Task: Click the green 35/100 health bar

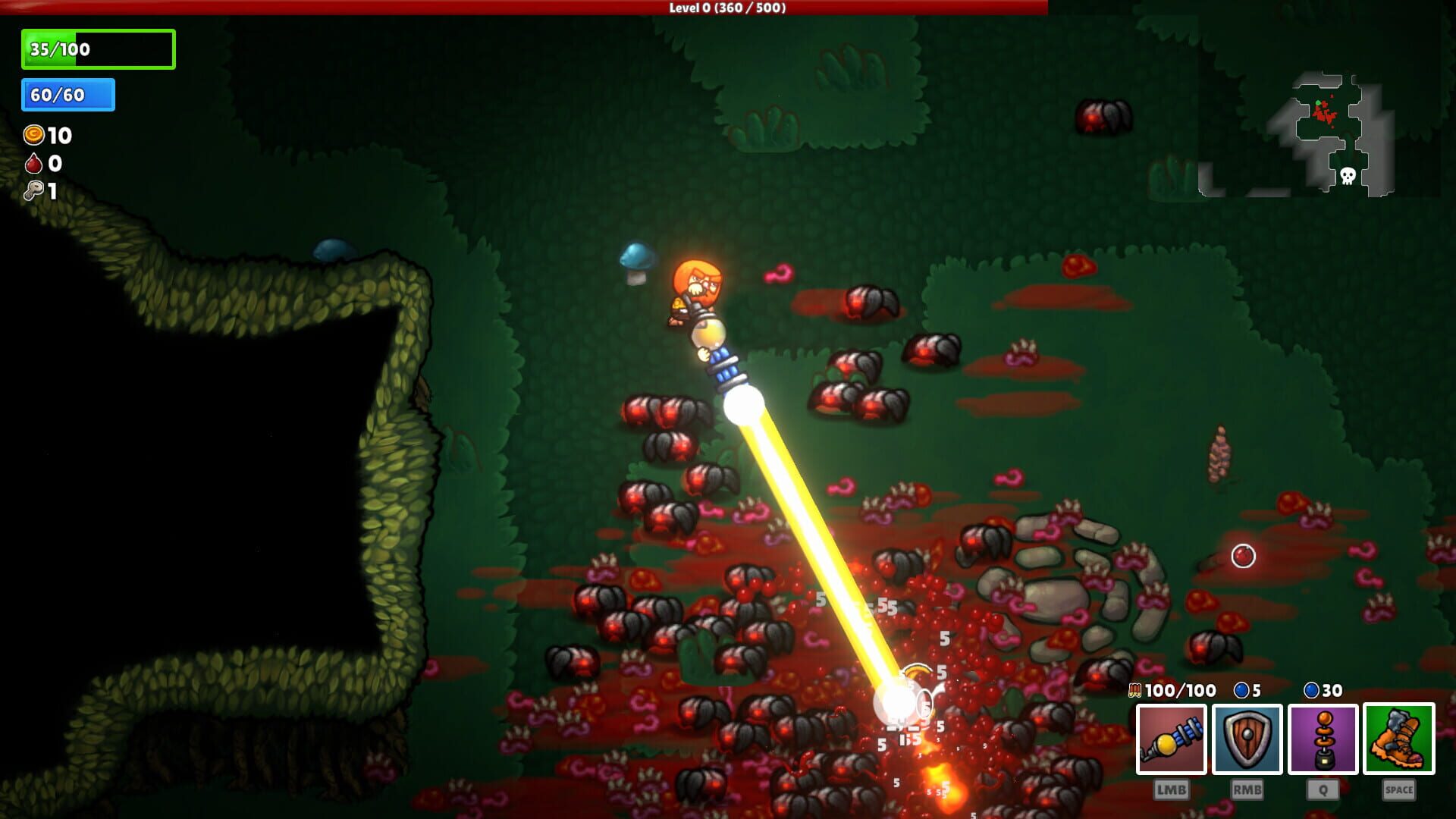Action: tap(97, 49)
